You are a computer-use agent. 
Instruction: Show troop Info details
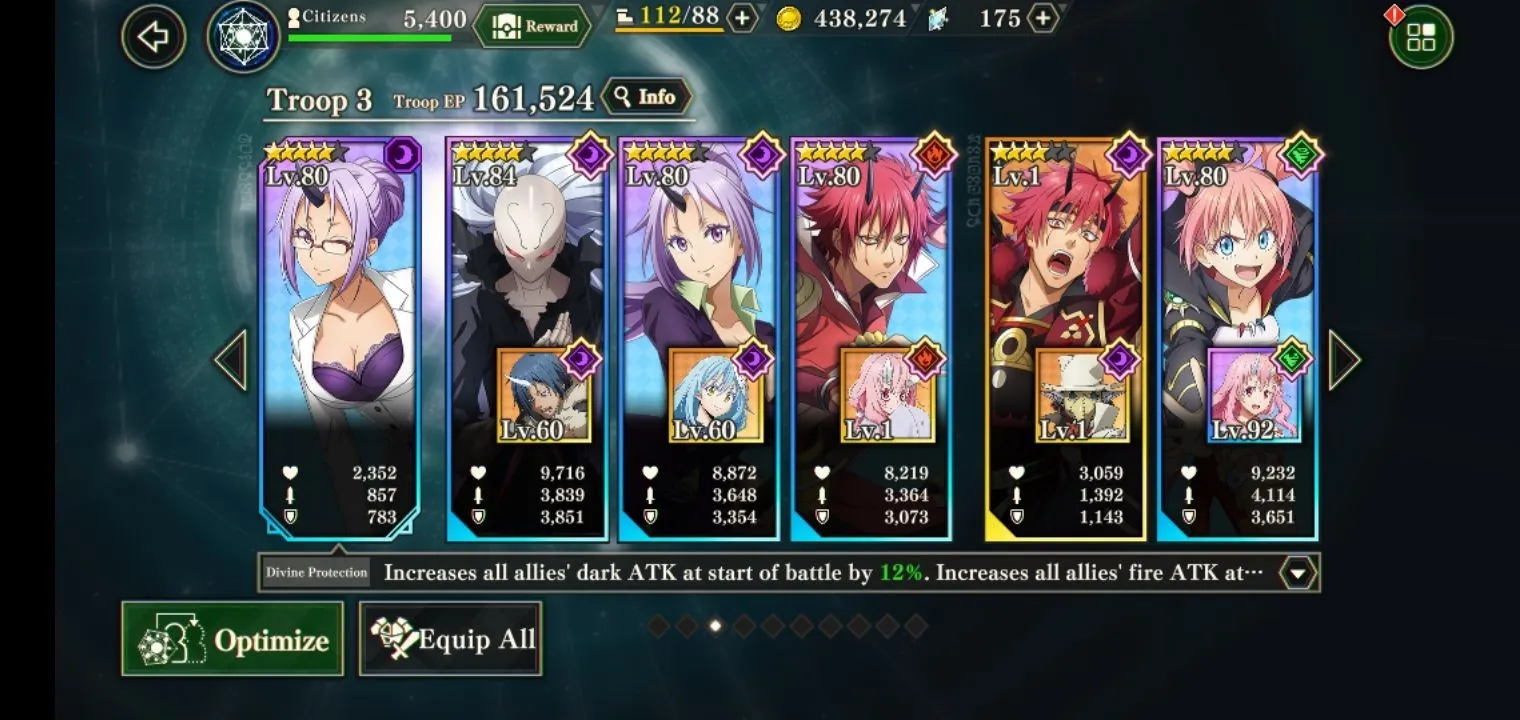coord(646,97)
